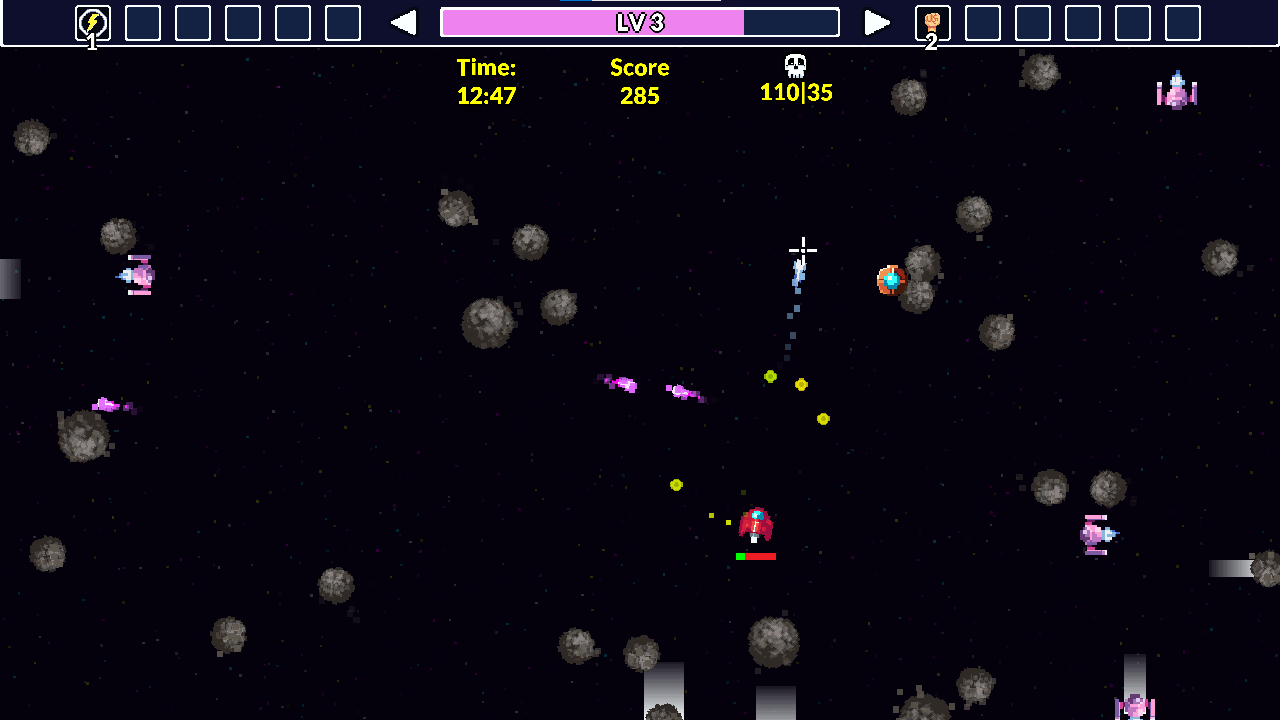Click the skull kill counter icon

tap(797, 67)
